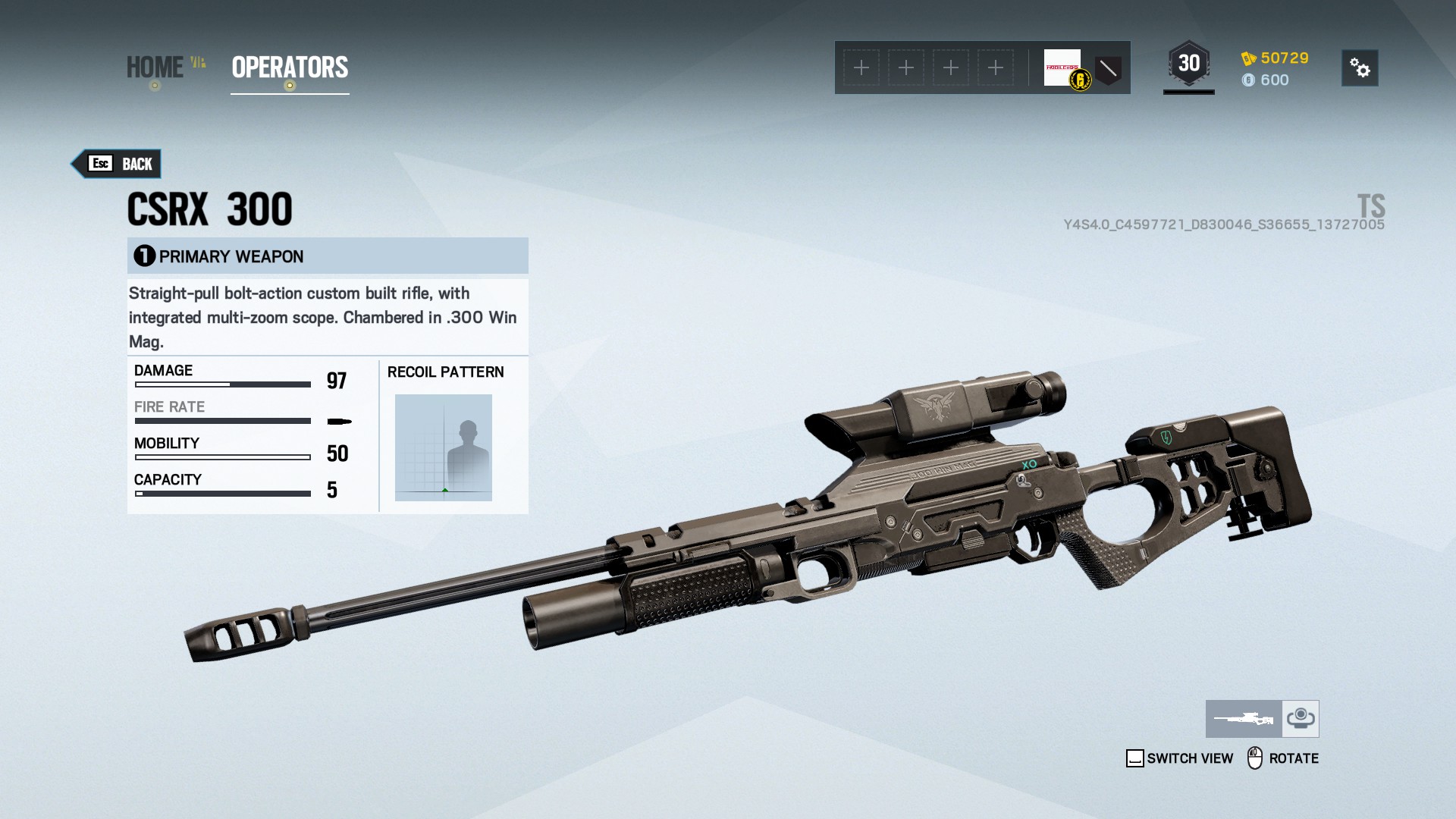This screenshot has width=1456, height=819.
Task: Switch to the camera view icon
Action: point(1301,719)
